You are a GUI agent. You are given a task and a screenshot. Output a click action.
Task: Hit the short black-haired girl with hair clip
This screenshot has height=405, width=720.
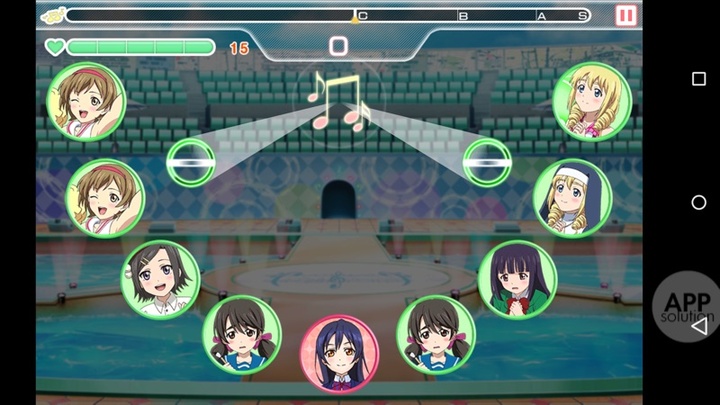point(160,278)
